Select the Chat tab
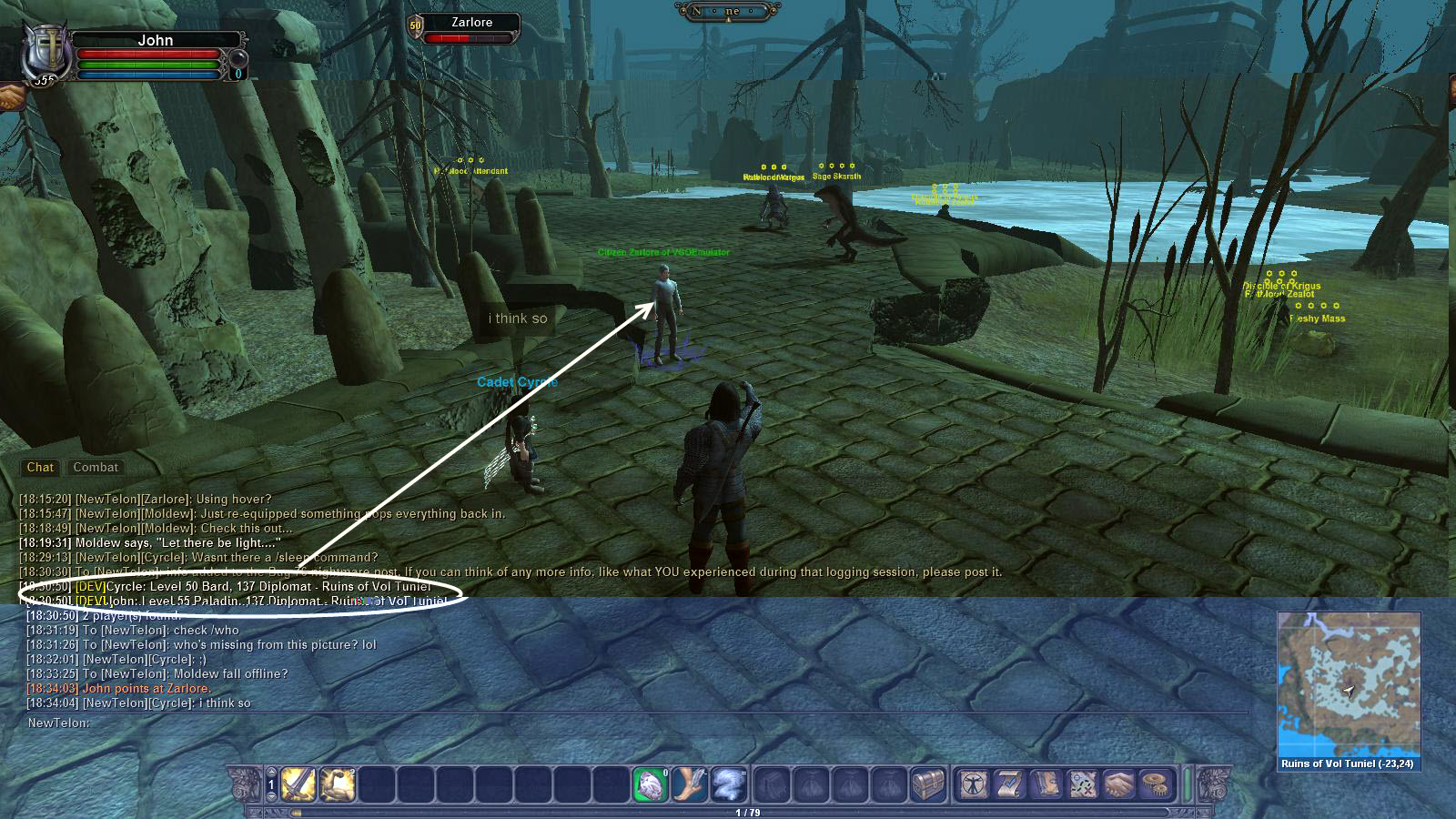Image resolution: width=1456 pixels, height=819 pixels. coord(40,467)
